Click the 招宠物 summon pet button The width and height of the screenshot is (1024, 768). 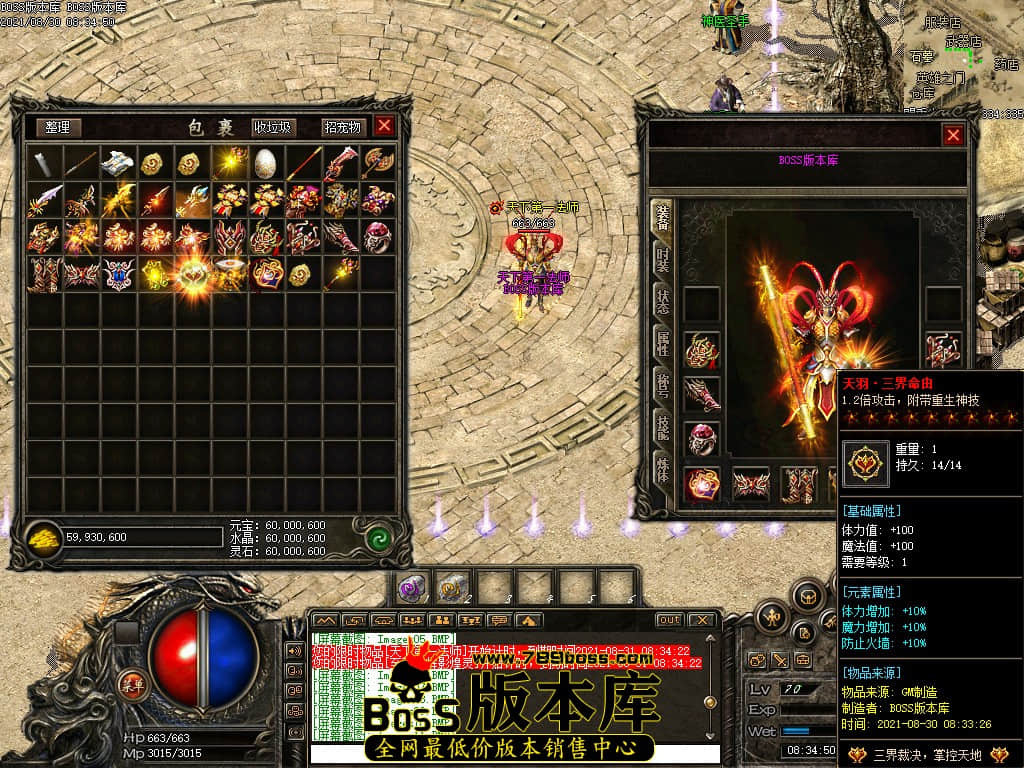(x=341, y=127)
